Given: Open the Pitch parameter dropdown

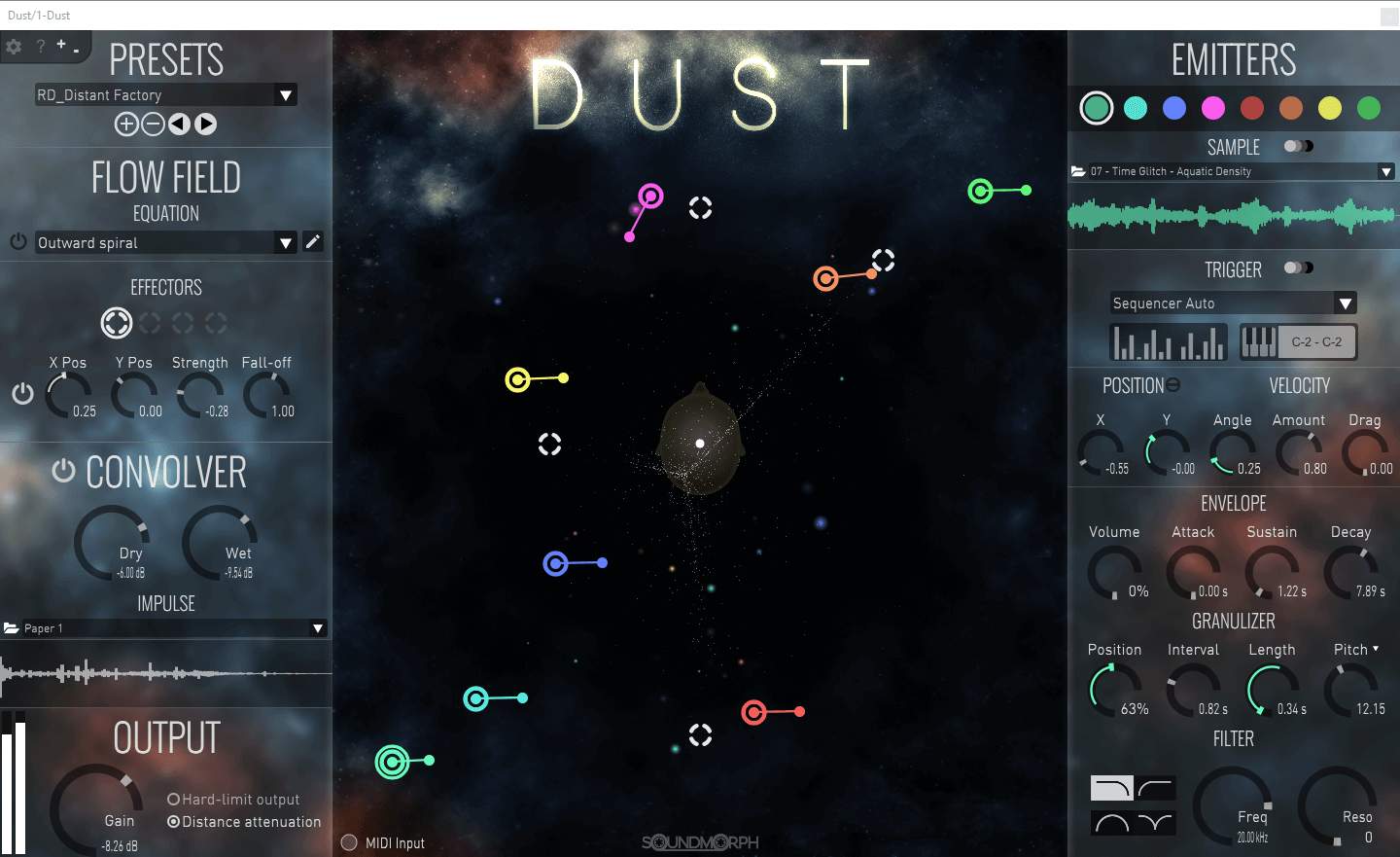Looking at the screenshot, I should (x=1376, y=649).
